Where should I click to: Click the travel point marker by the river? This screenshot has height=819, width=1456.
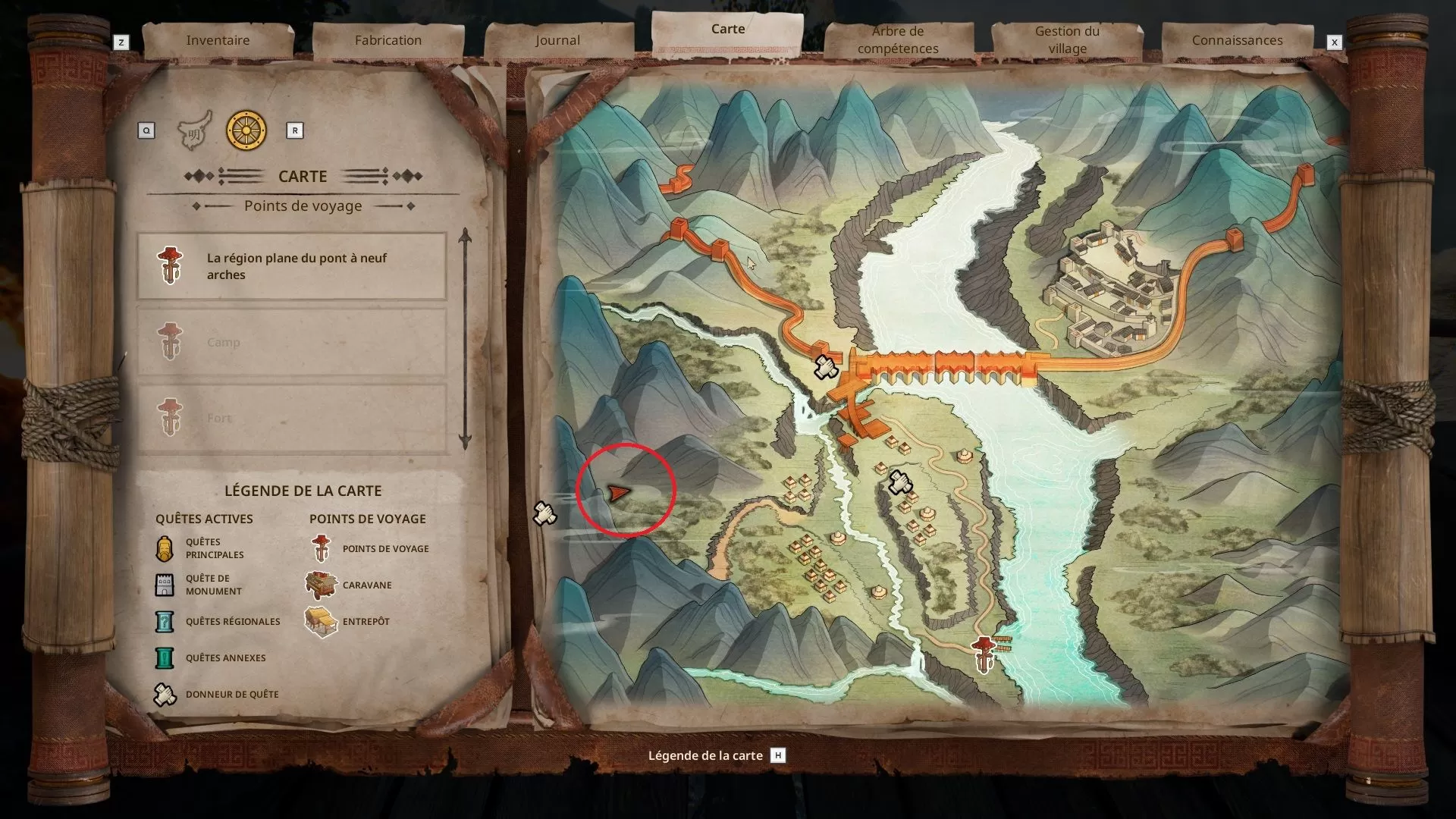984,653
